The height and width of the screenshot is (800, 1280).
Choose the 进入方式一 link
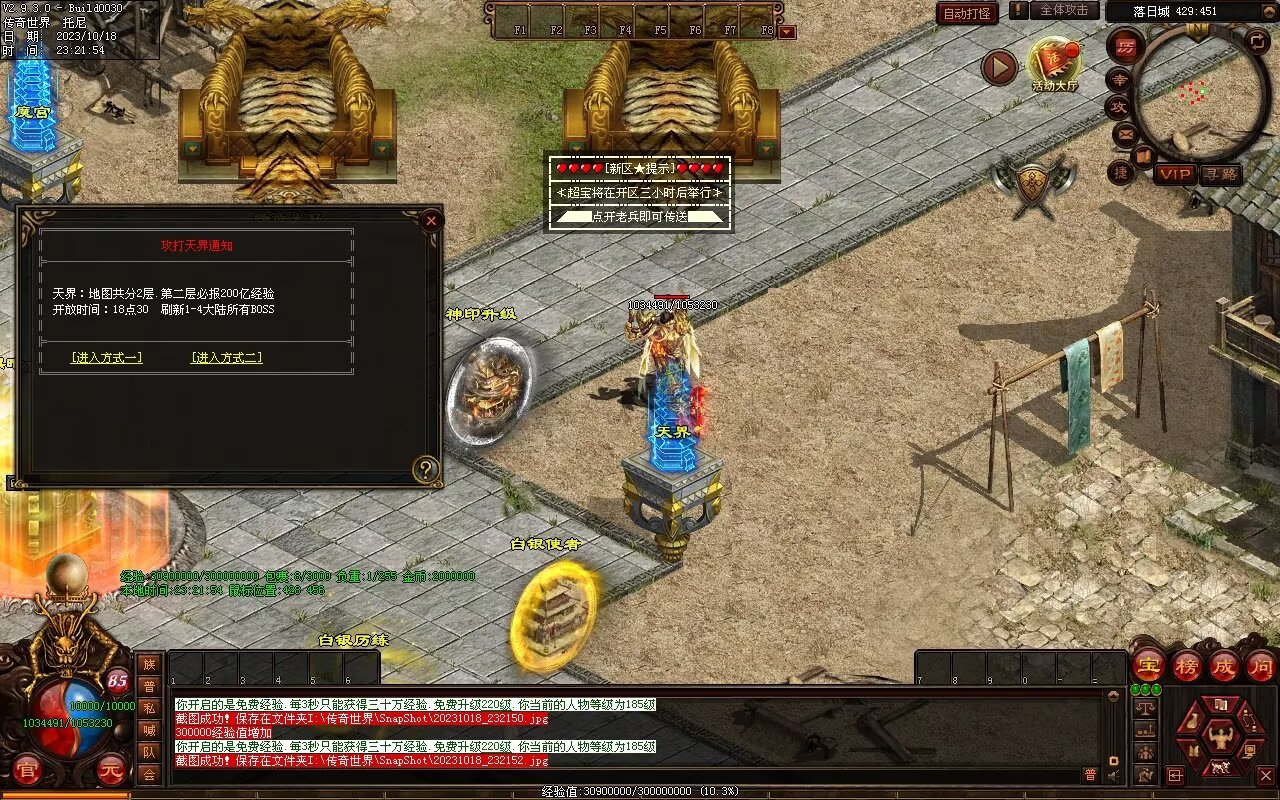(107, 357)
